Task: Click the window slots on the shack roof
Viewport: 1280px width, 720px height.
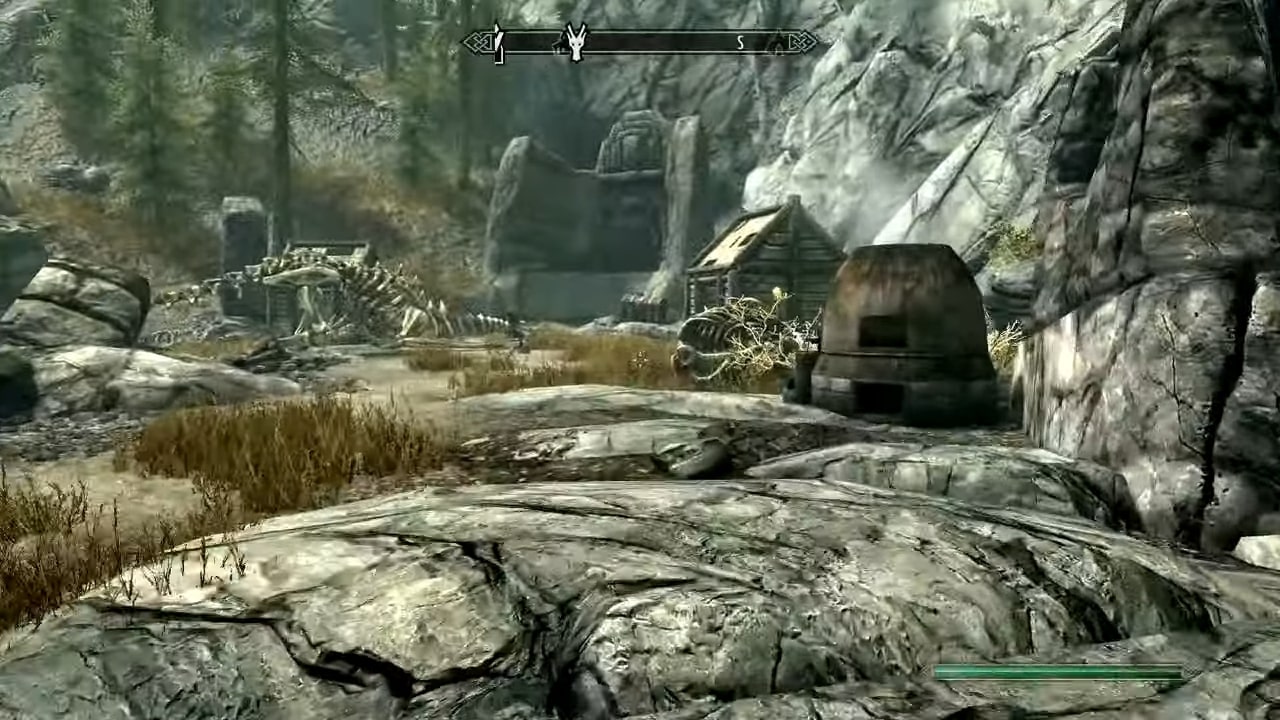Action: 740,240
